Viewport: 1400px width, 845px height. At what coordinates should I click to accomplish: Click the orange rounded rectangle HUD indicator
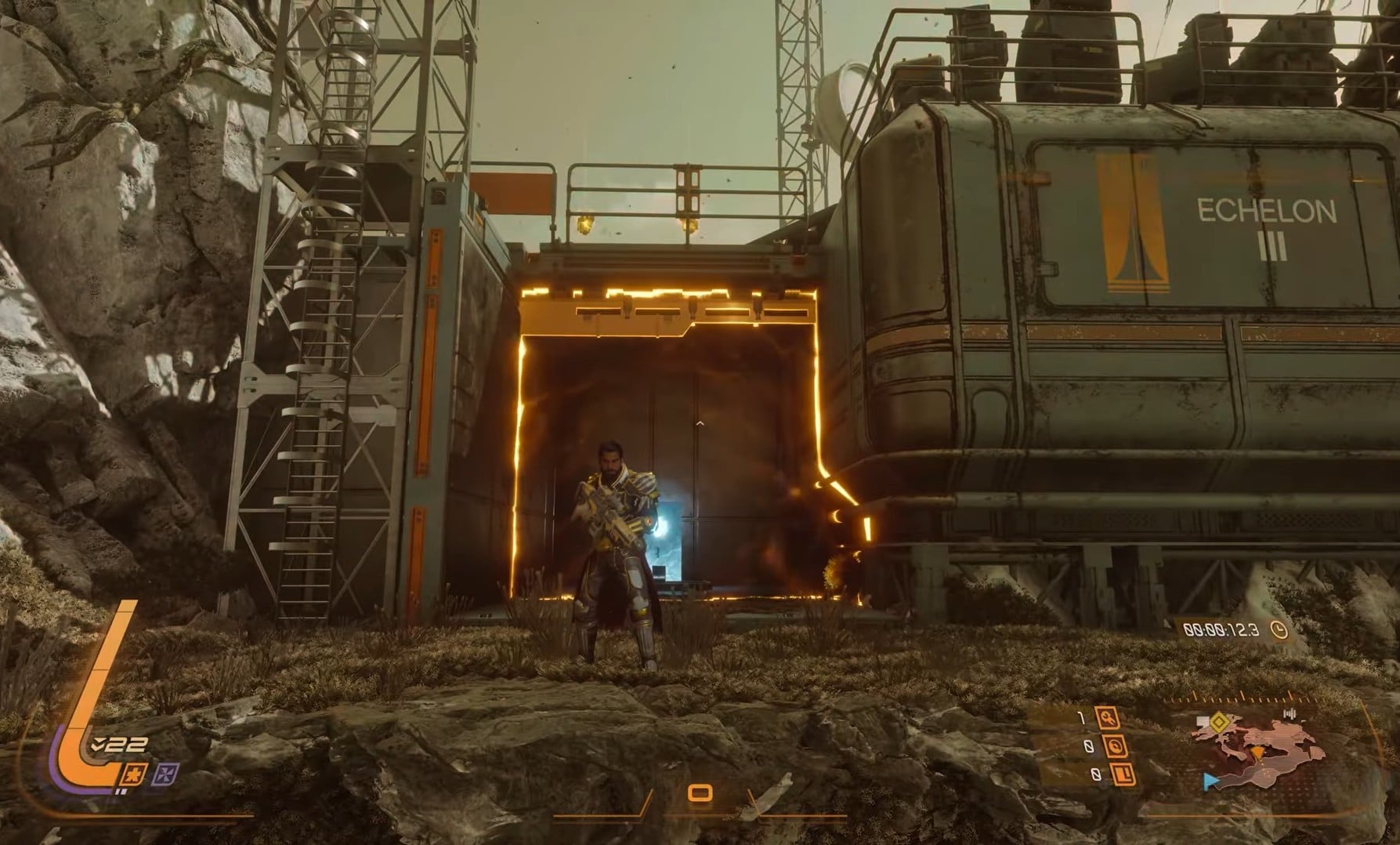(699, 793)
